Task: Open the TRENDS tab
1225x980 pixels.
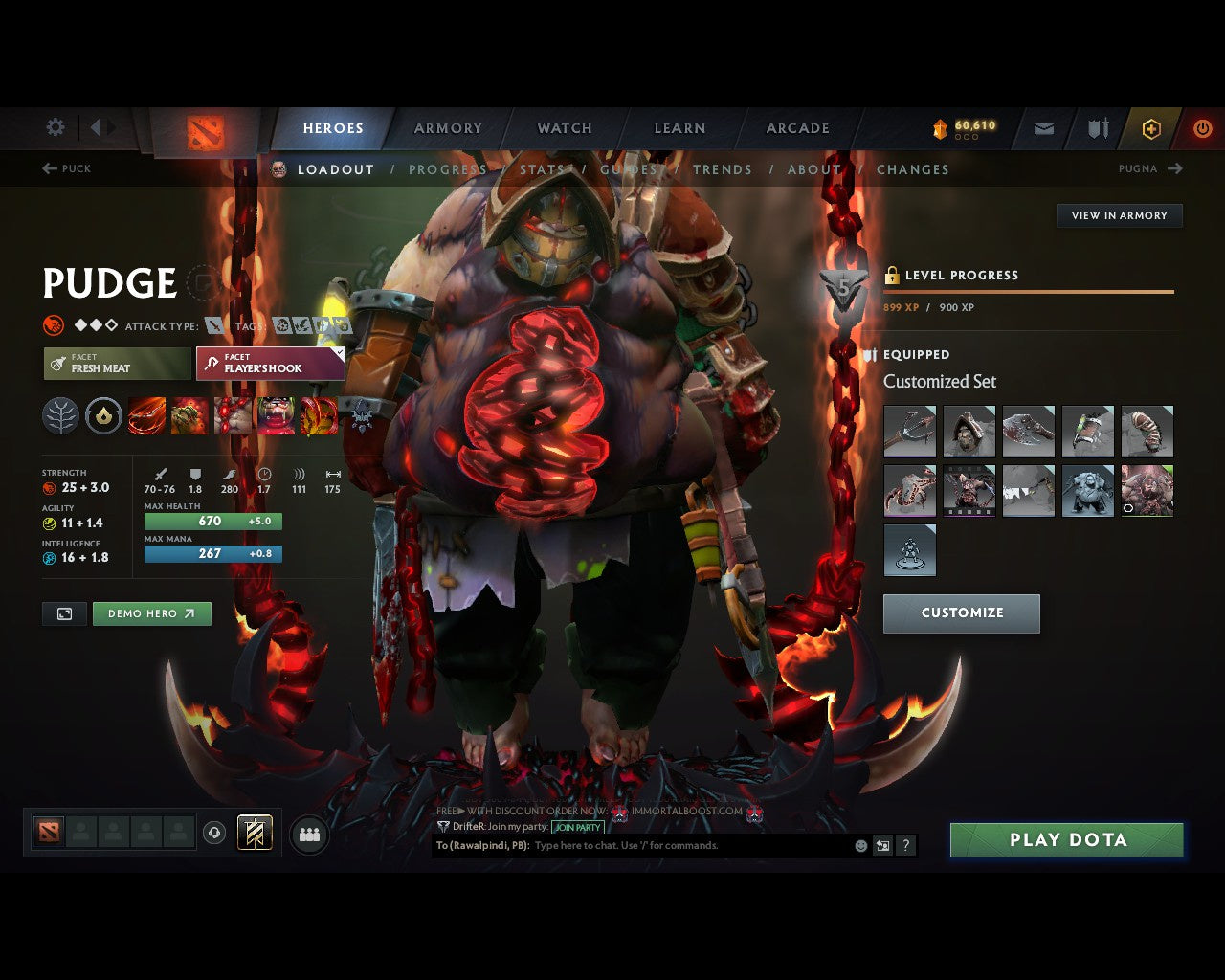Action: click(723, 169)
